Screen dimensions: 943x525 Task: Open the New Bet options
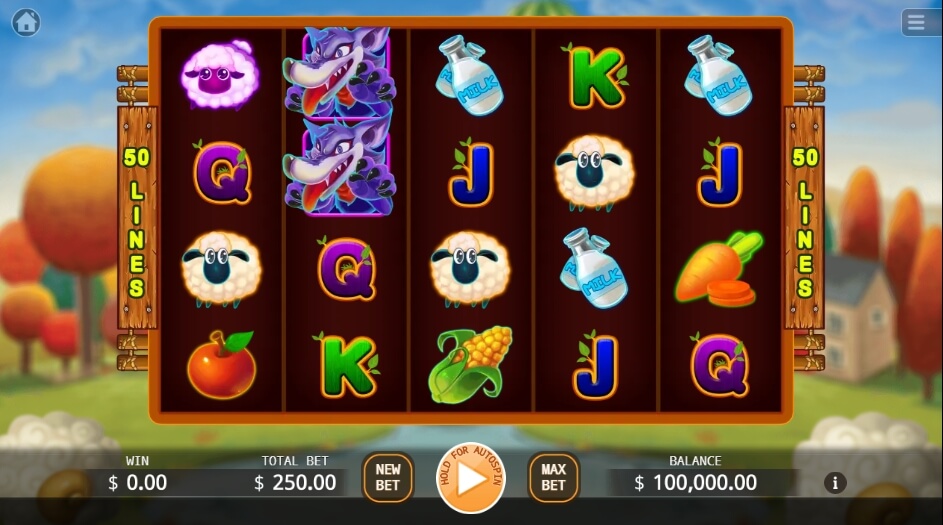tap(387, 478)
